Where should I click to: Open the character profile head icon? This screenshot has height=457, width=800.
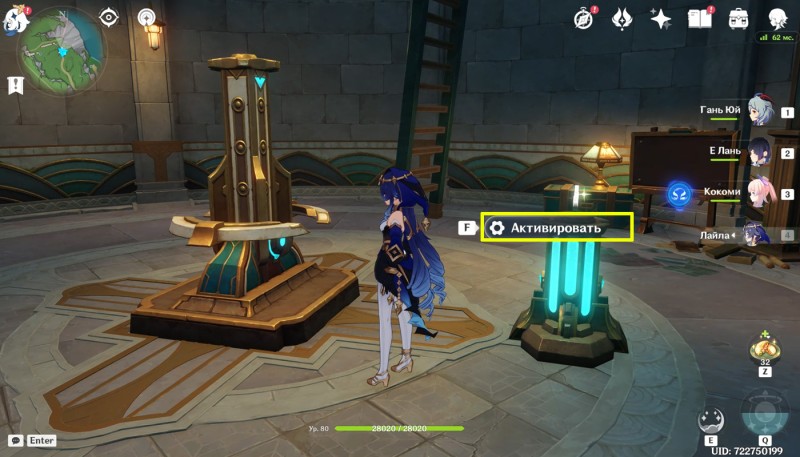click(x=777, y=18)
